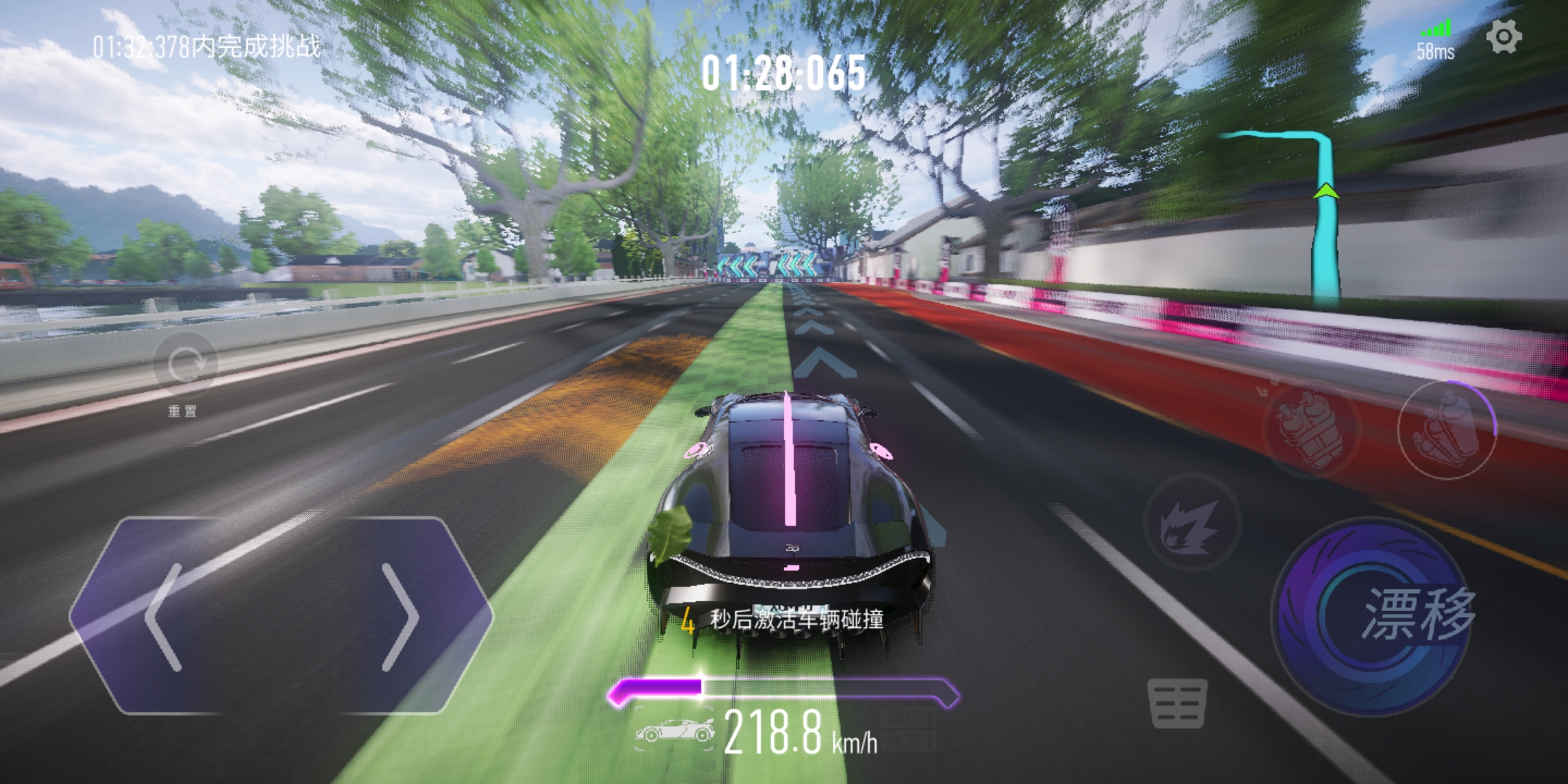The image size is (1568, 784).
Task: Activate the flame burst skill icon
Action: point(1191,521)
